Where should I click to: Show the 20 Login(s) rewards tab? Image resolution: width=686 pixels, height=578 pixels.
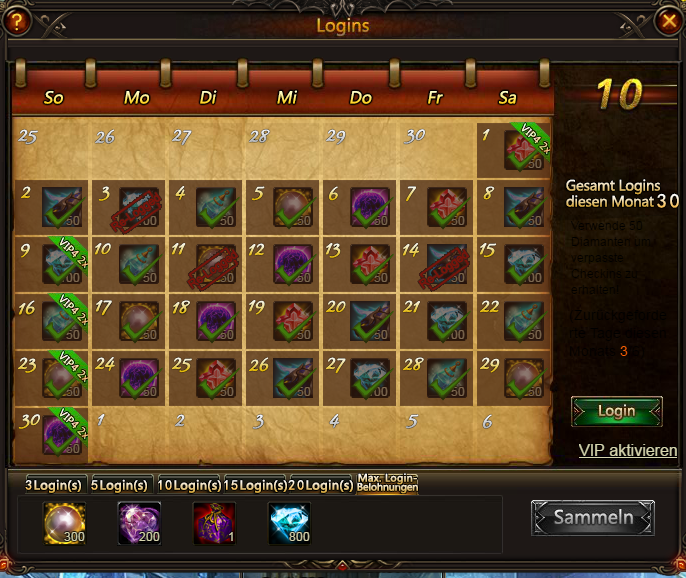(320, 485)
